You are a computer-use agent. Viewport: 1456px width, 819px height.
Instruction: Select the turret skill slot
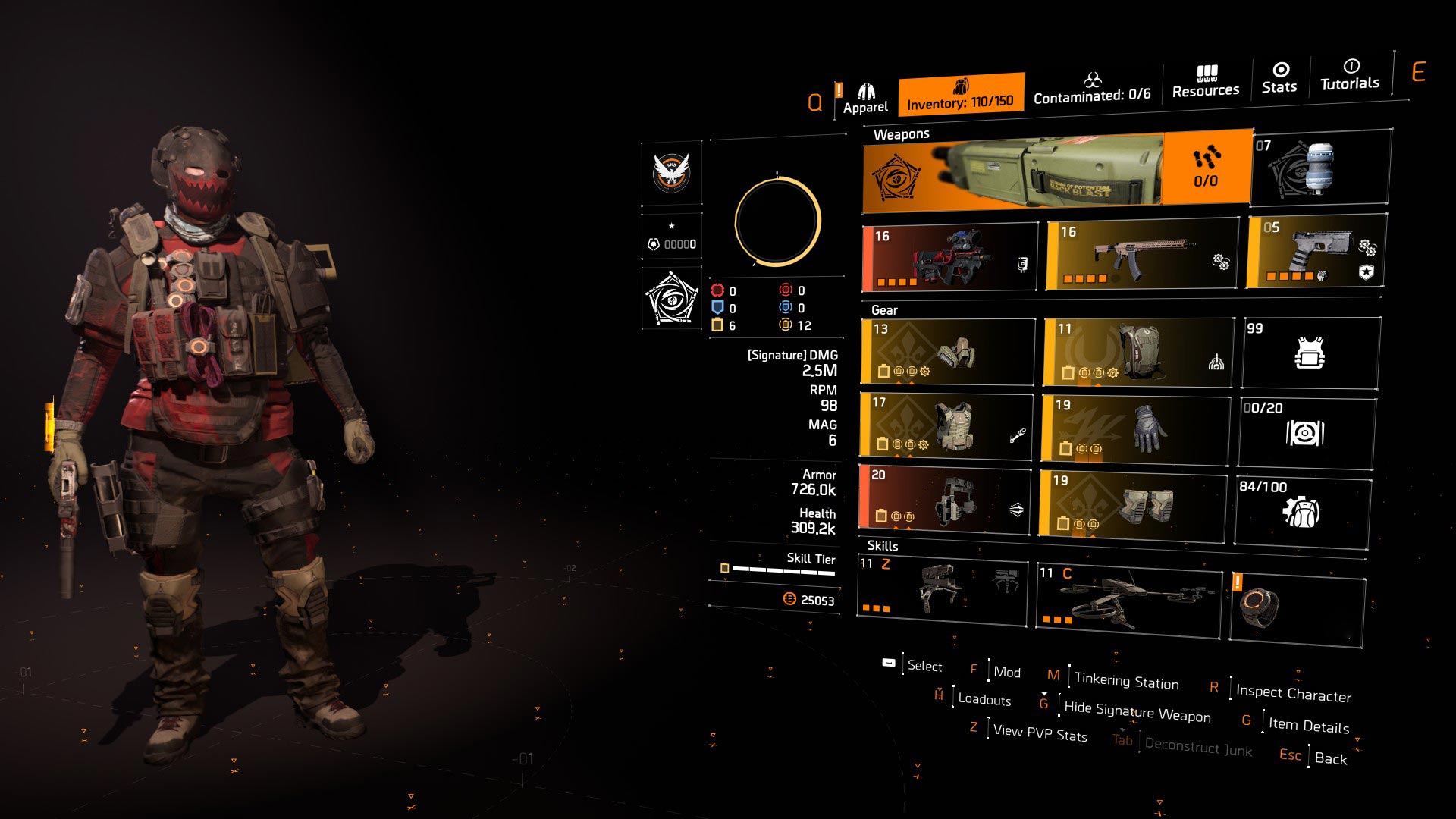(942, 590)
